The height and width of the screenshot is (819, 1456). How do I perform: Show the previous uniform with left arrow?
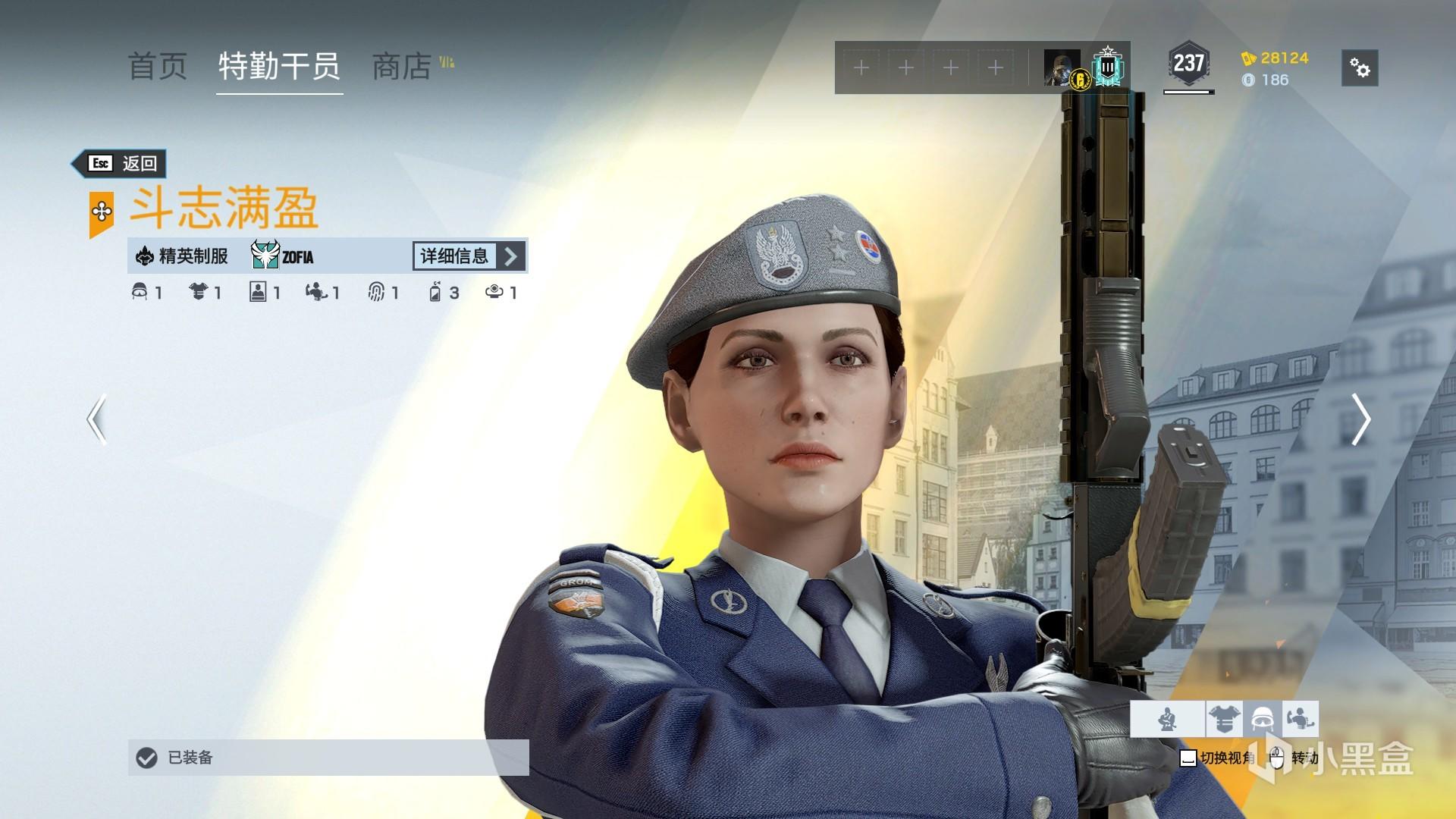click(96, 419)
